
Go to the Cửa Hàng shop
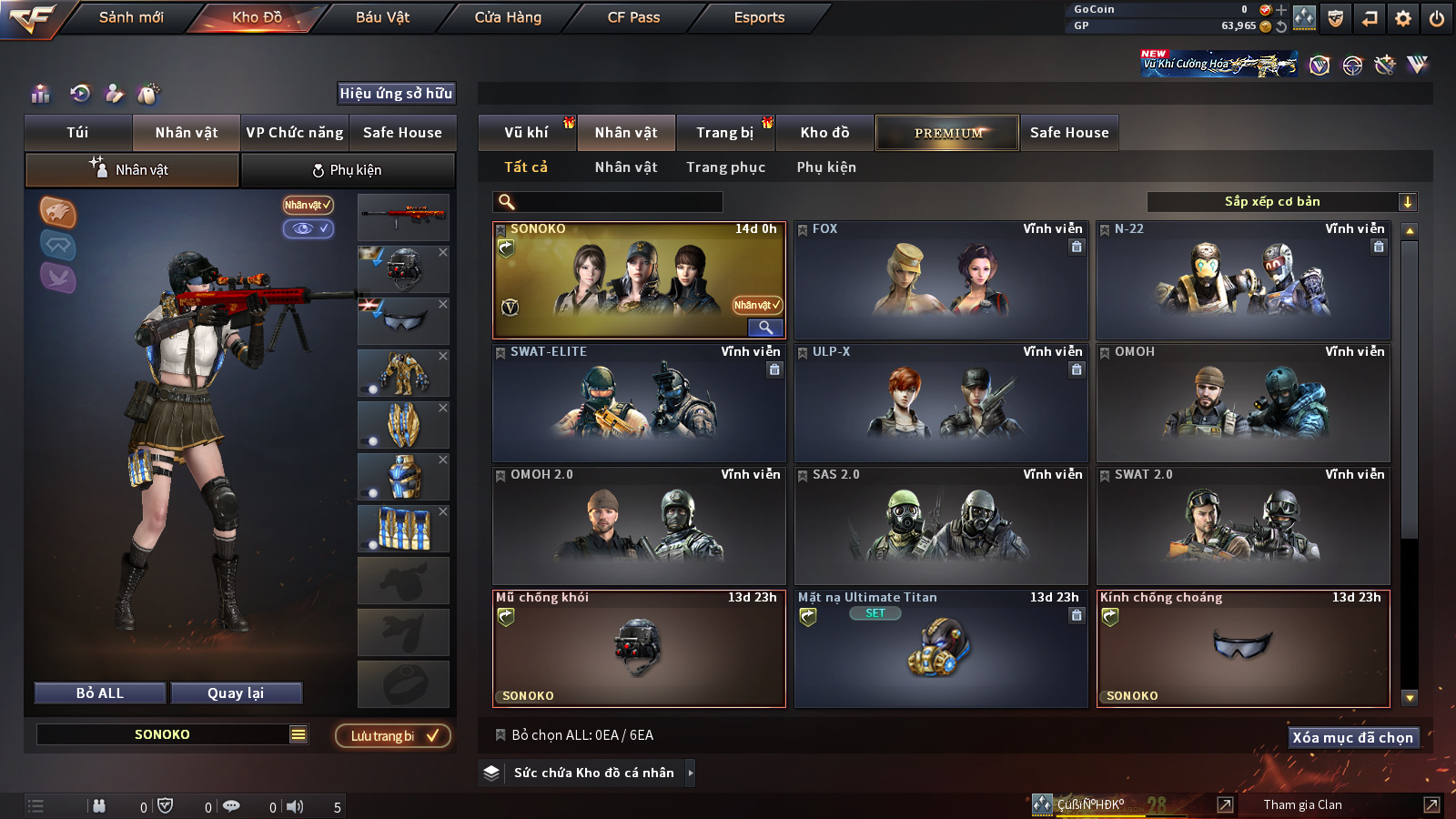[508, 17]
